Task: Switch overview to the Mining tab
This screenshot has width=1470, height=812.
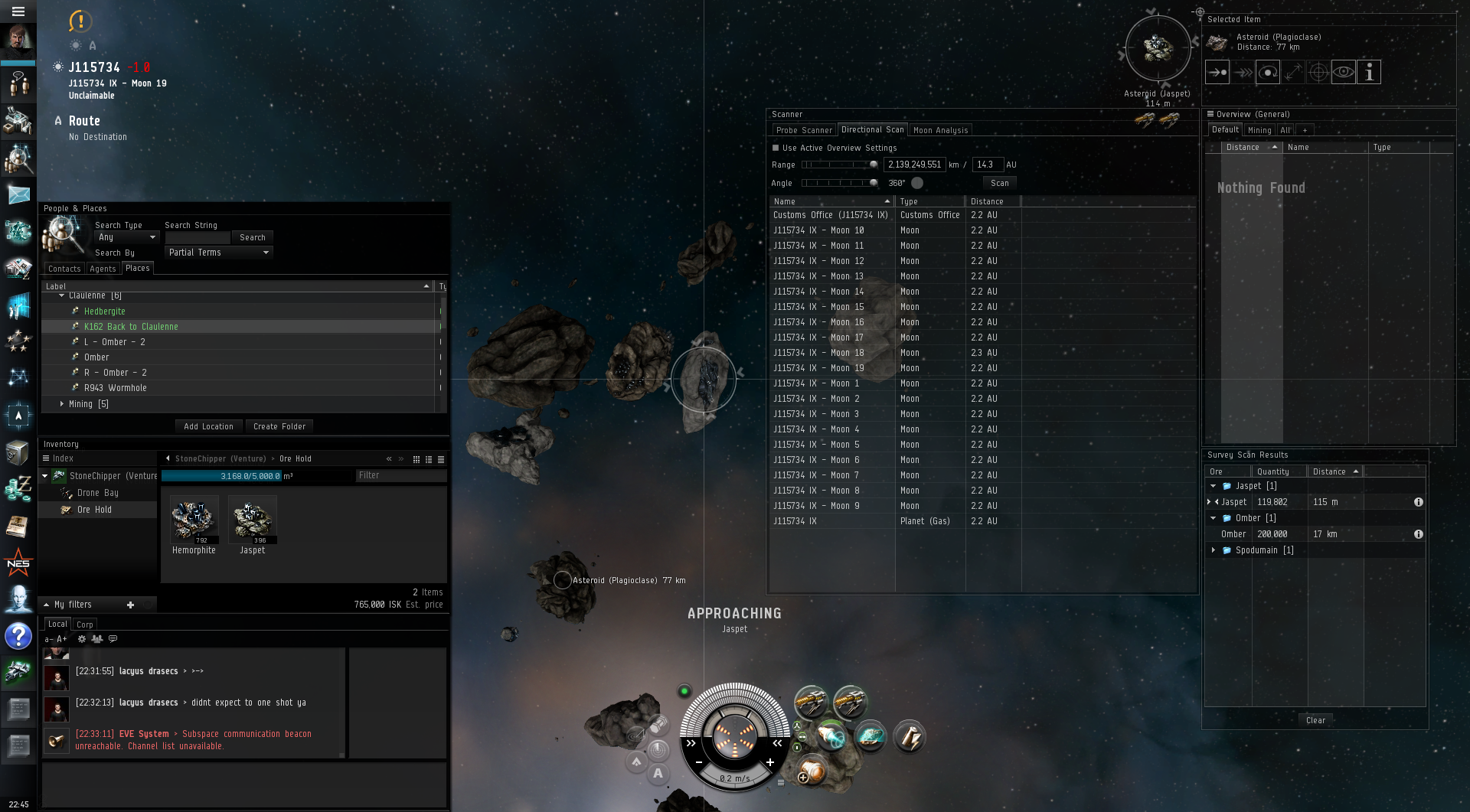Action: tap(1259, 130)
